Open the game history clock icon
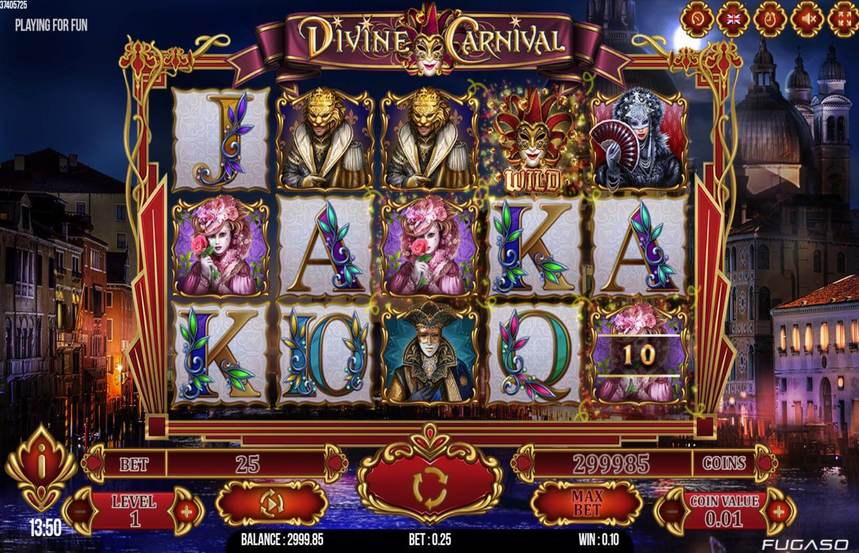This screenshot has width=859, height=553. pyautogui.click(x=769, y=18)
